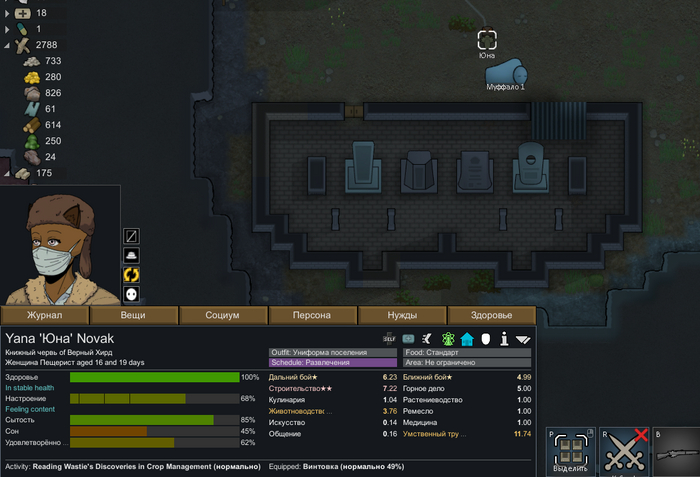Image resolution: width=700 pixels, height=477 pixels.
Task: Click the yellow rotate arrows icon
Action: (x=131, y=274)
